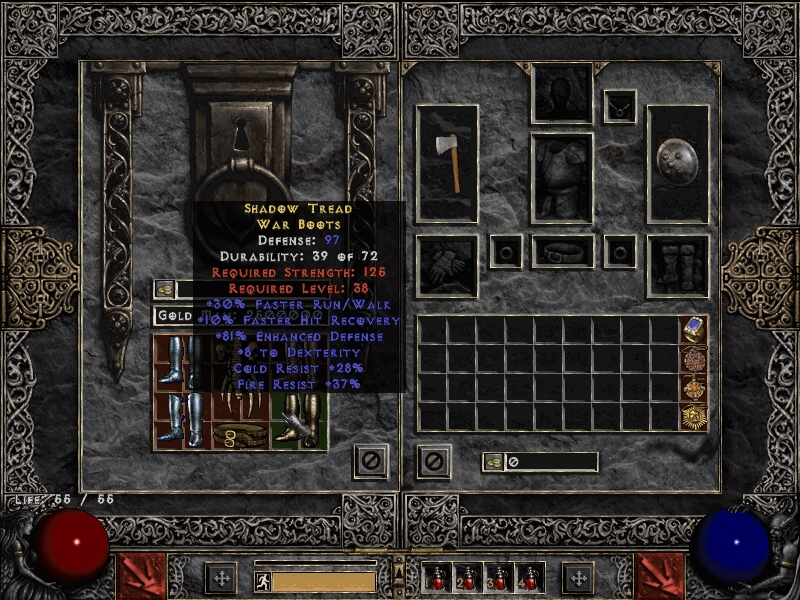Withdraw gold using the stash gold button
Screen dimensions: 800x600
[165, 289]
